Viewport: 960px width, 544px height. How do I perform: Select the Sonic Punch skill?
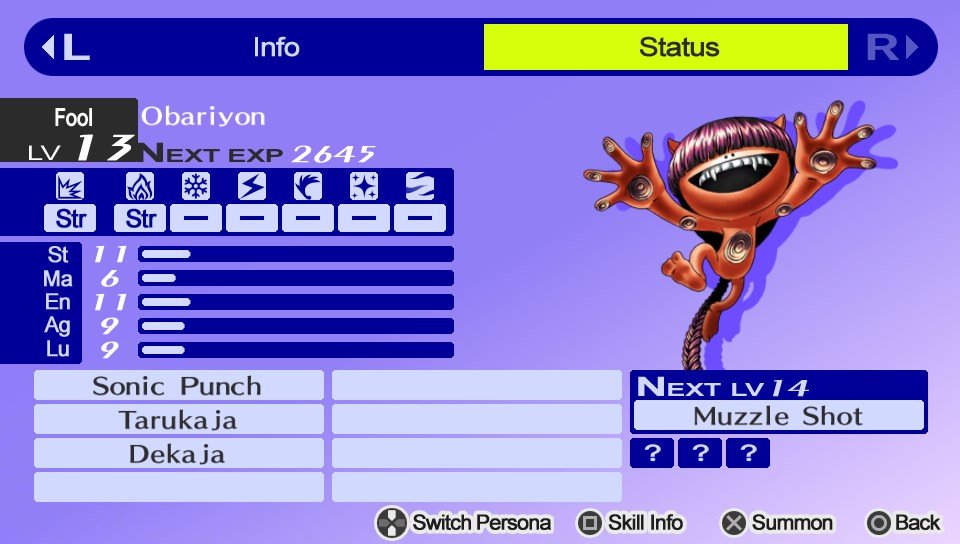pyautogui.click(x=178, y=386)
